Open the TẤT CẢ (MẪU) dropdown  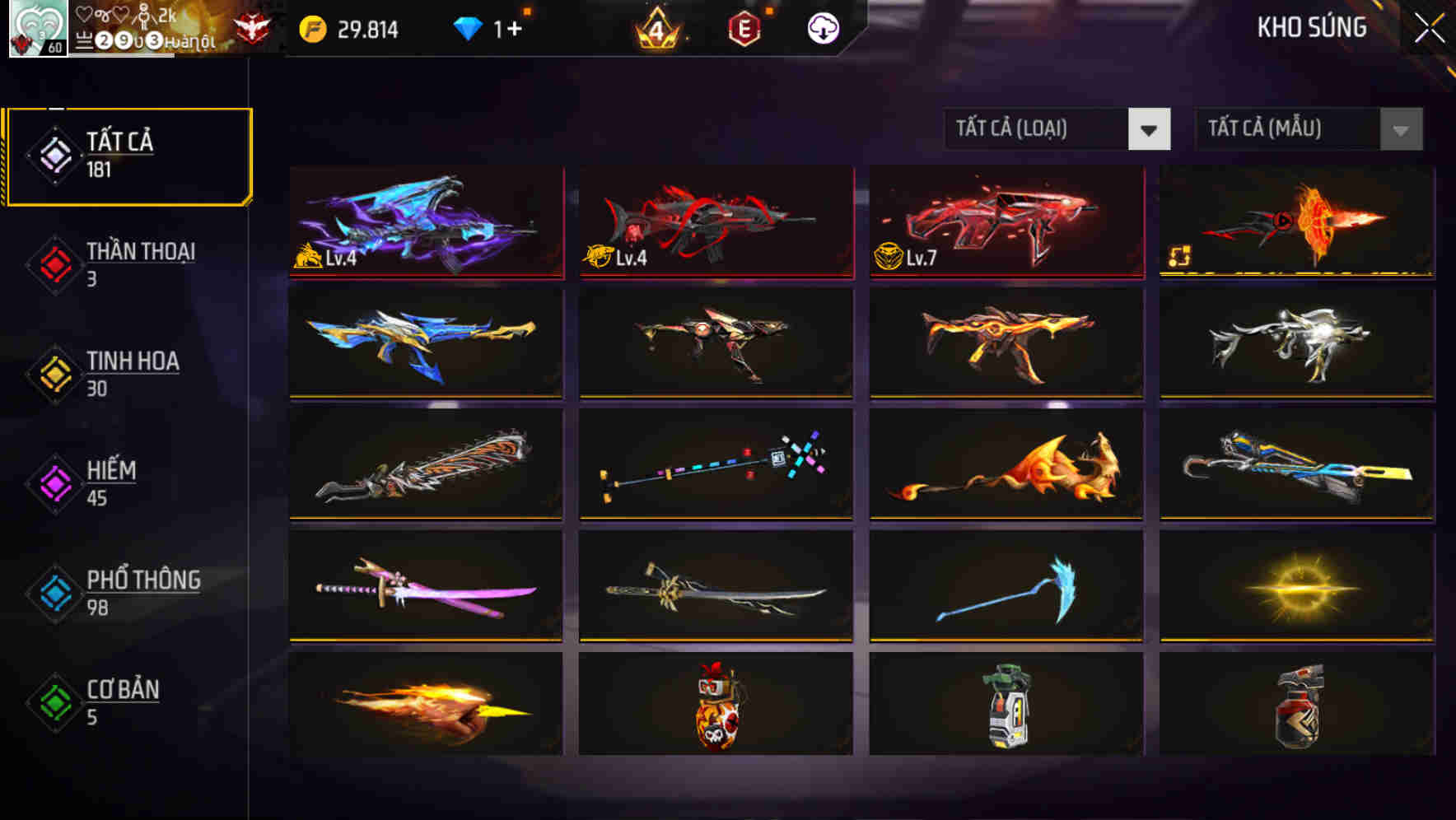(1285, 129)
